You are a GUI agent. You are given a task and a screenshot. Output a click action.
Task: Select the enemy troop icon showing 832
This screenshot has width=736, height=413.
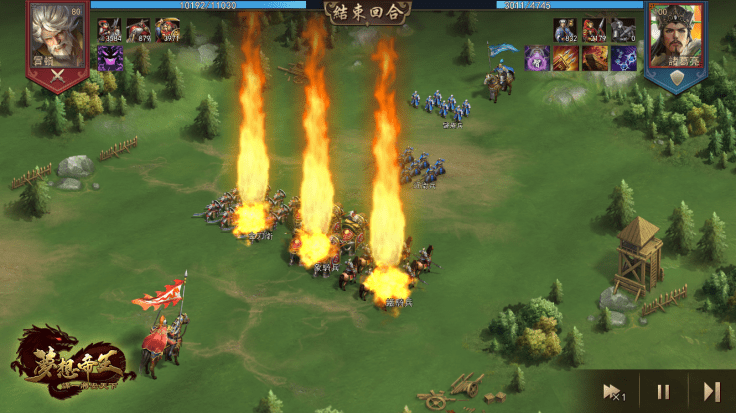[566, 30]
